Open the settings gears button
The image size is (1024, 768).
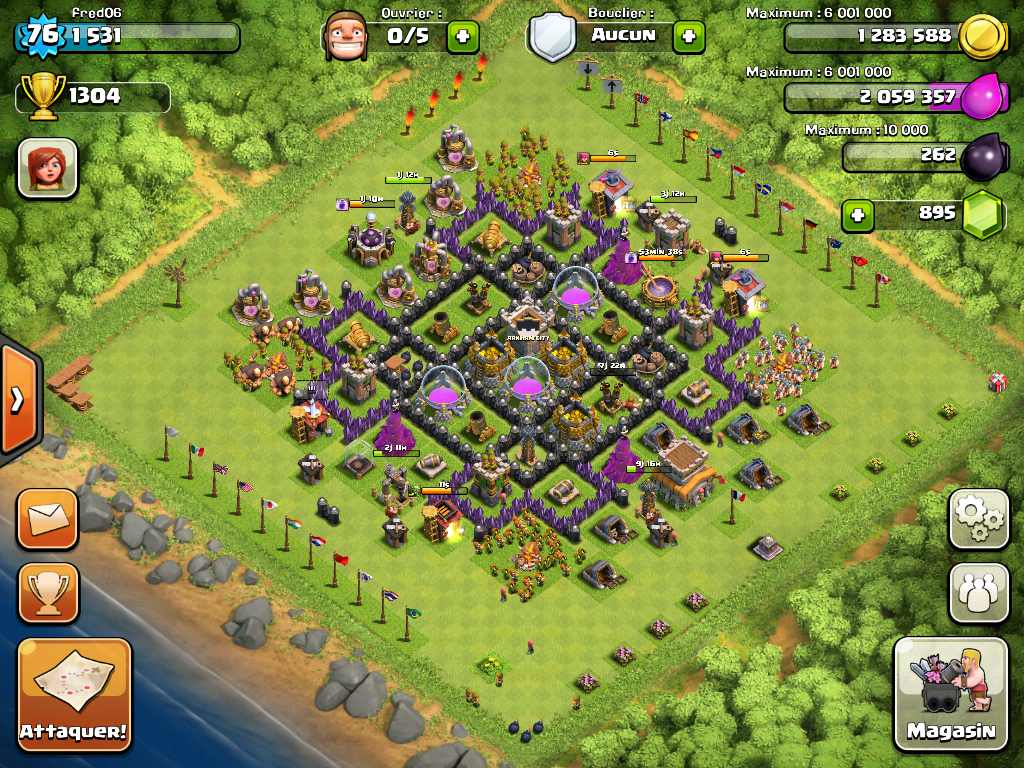point(978,519)
